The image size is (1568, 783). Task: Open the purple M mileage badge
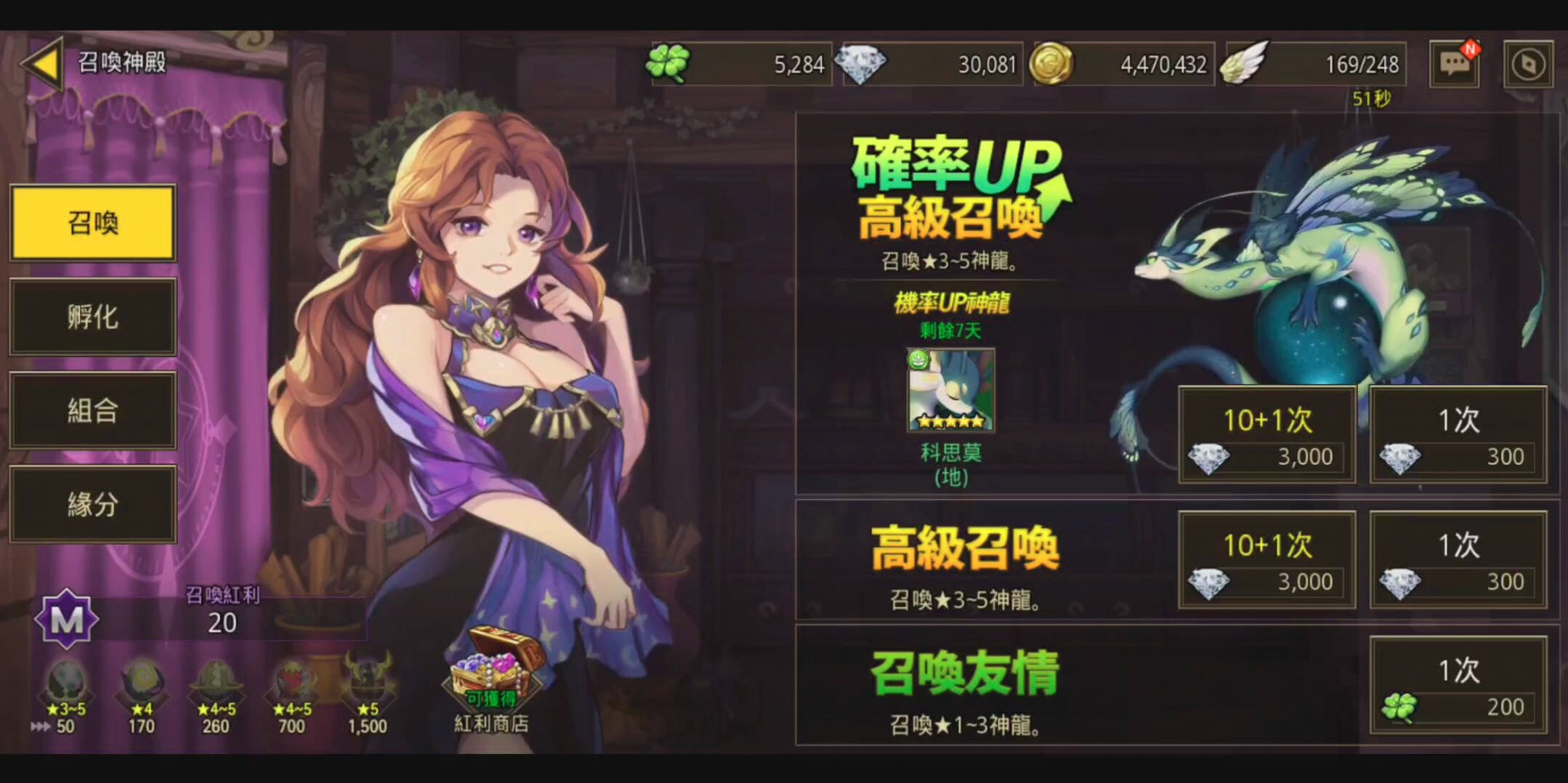tap(68, 619)
